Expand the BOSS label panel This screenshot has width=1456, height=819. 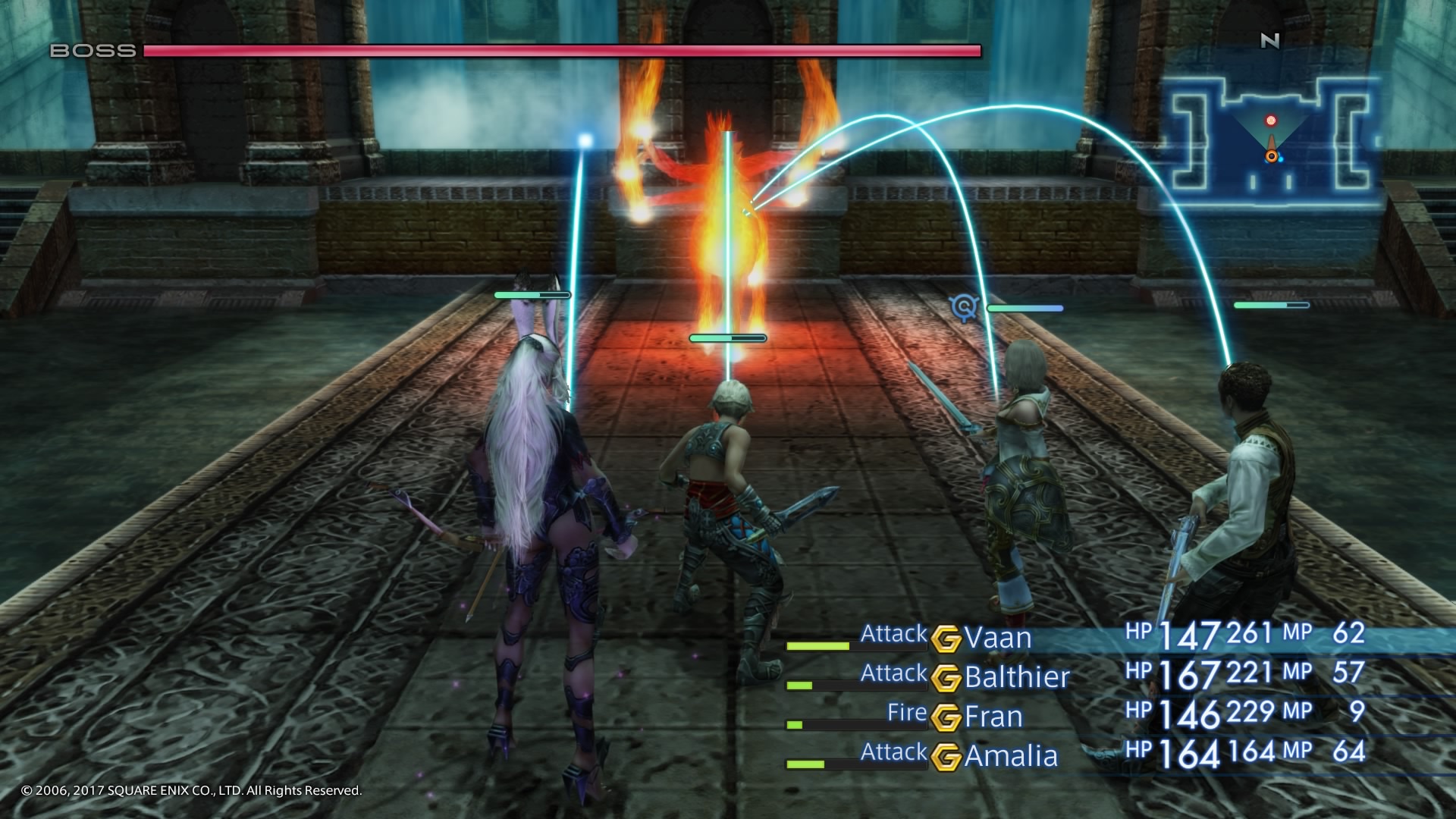tap(91, 52)
